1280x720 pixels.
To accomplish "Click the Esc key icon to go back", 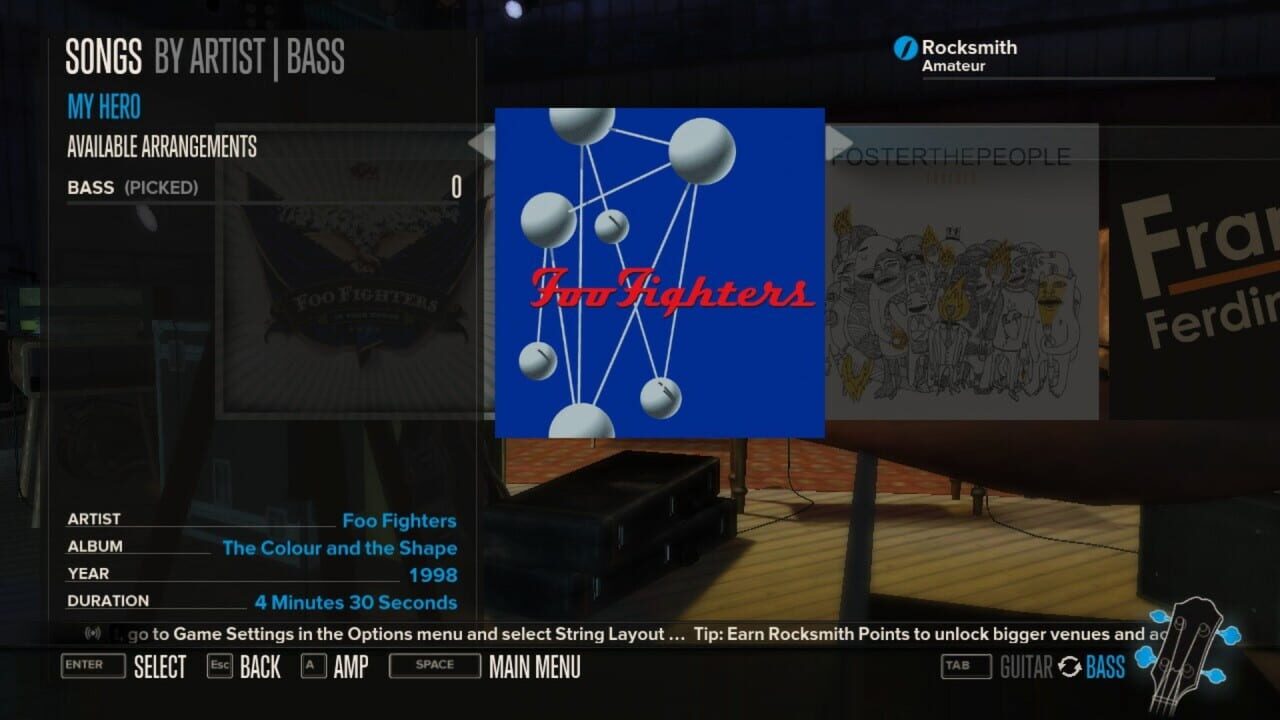I will click(221, 666).
